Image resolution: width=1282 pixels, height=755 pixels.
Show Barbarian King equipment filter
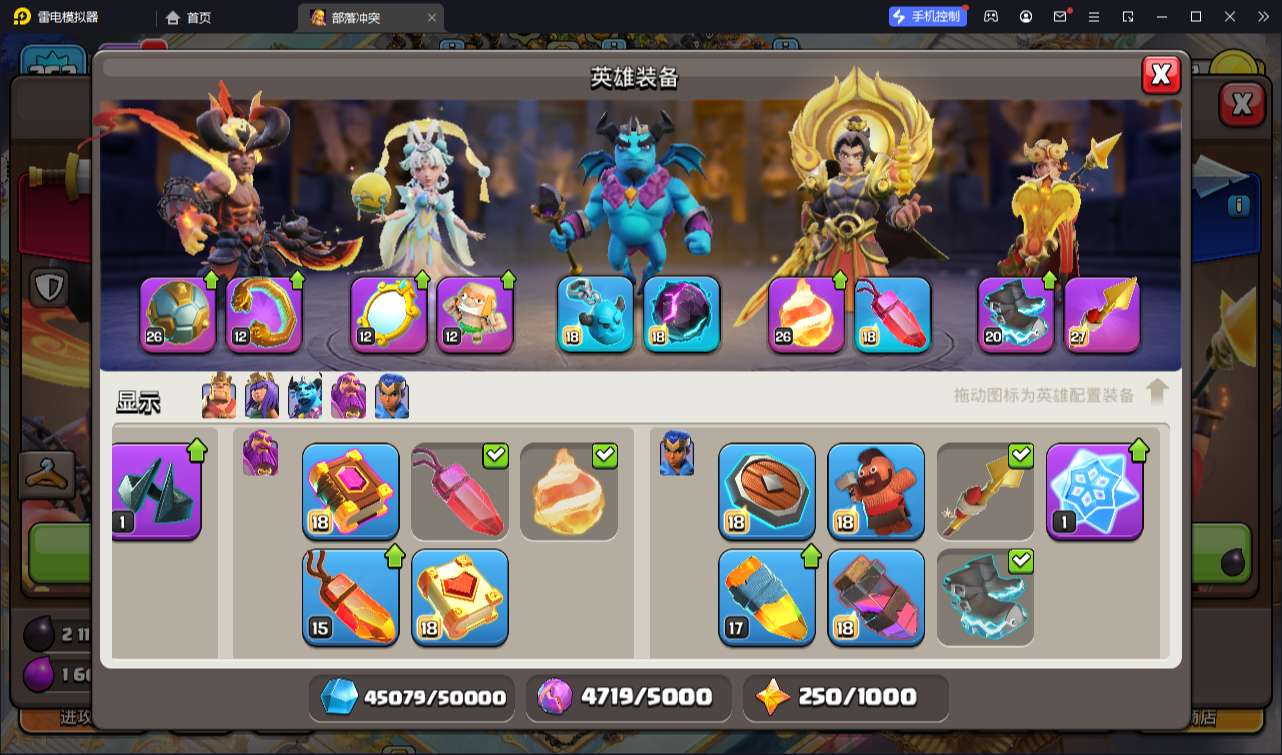[219, 396]
